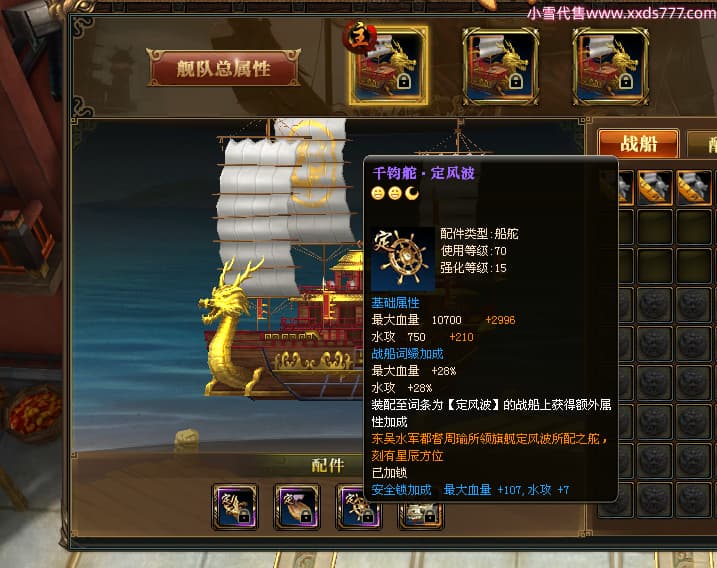Switch to the 战船 tab
The height and width of the screenshot is (568, 717).
(638, 143)
